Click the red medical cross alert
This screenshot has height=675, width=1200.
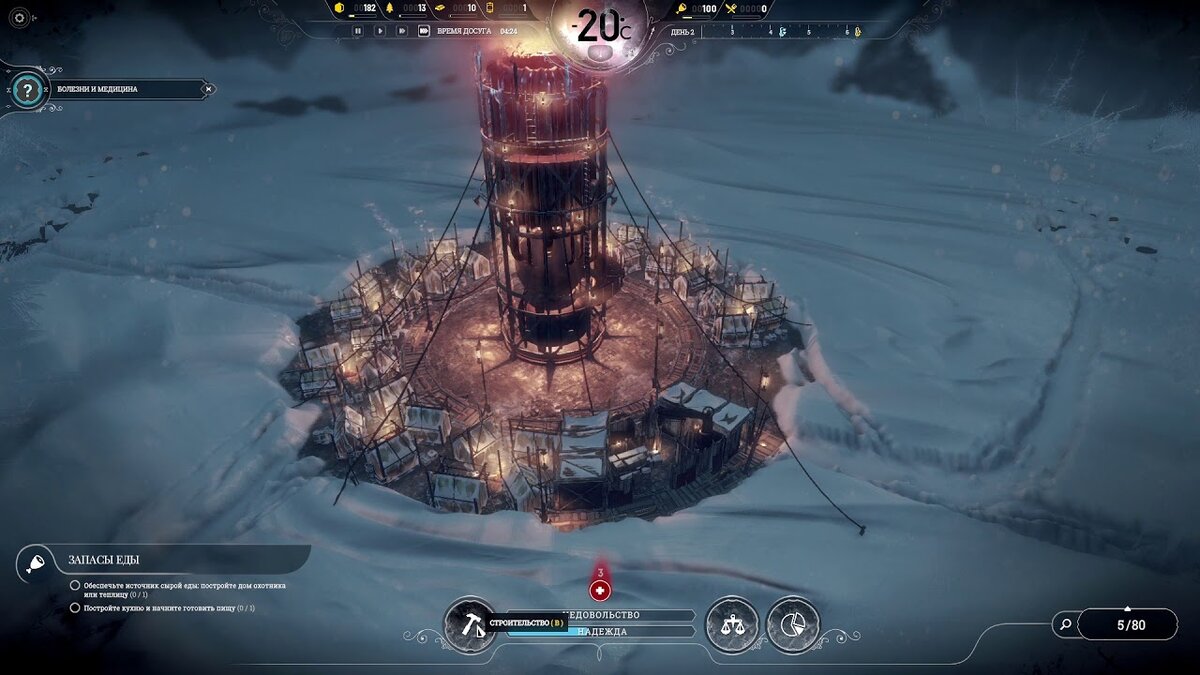(600, 591)
